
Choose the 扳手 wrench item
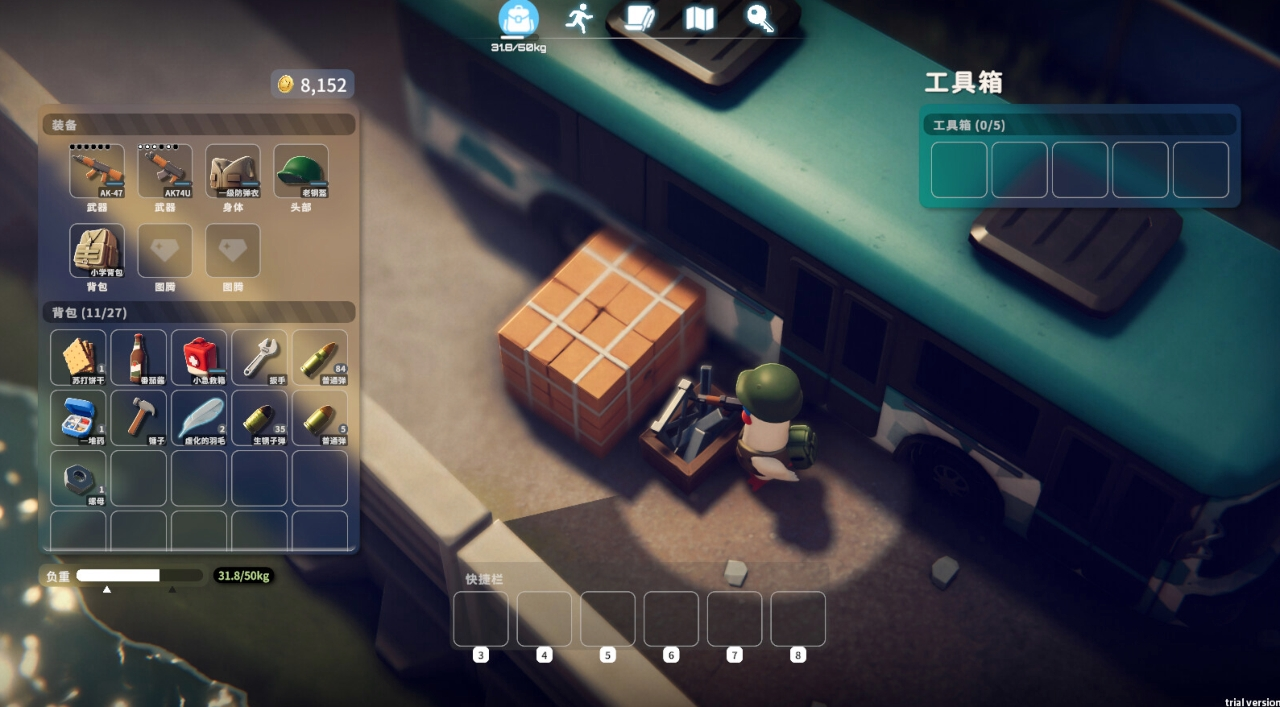[x=259, y=357]
